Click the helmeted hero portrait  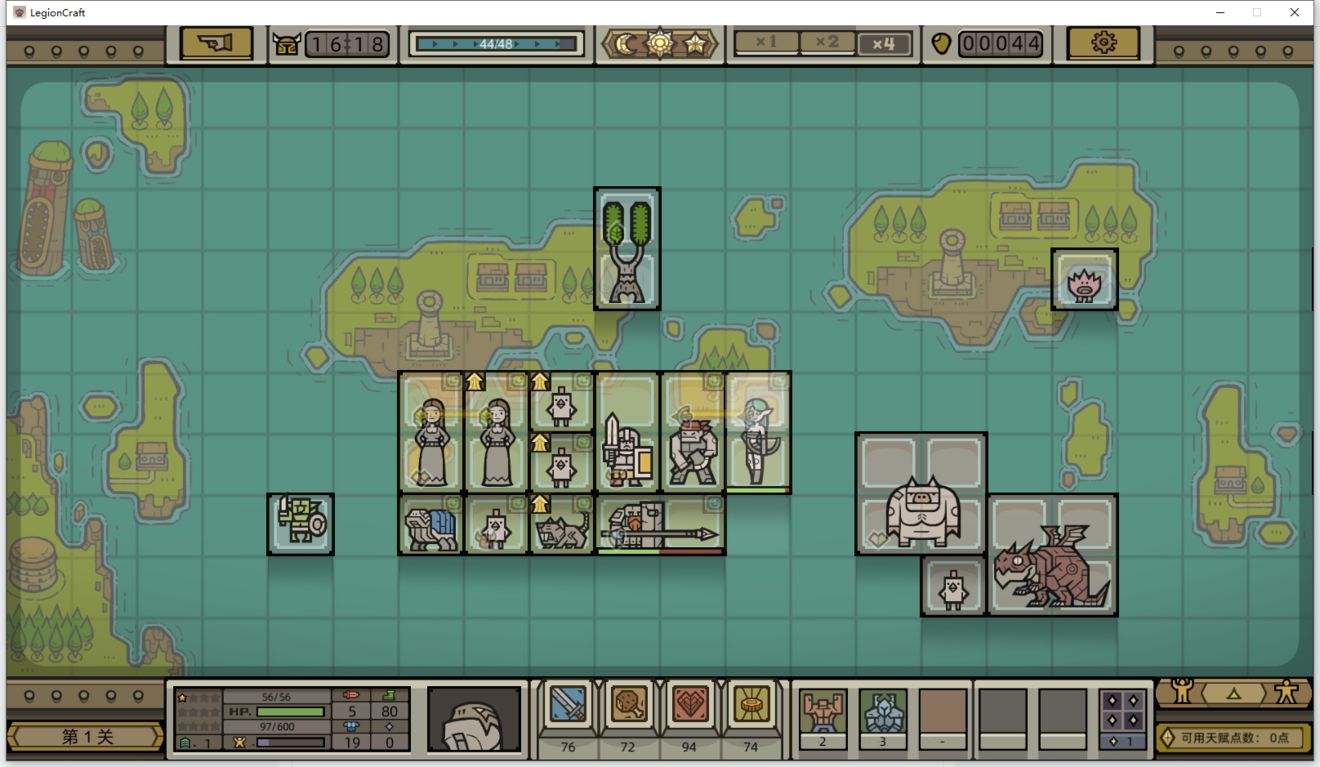pyautogui.click(x=473, y=718)
